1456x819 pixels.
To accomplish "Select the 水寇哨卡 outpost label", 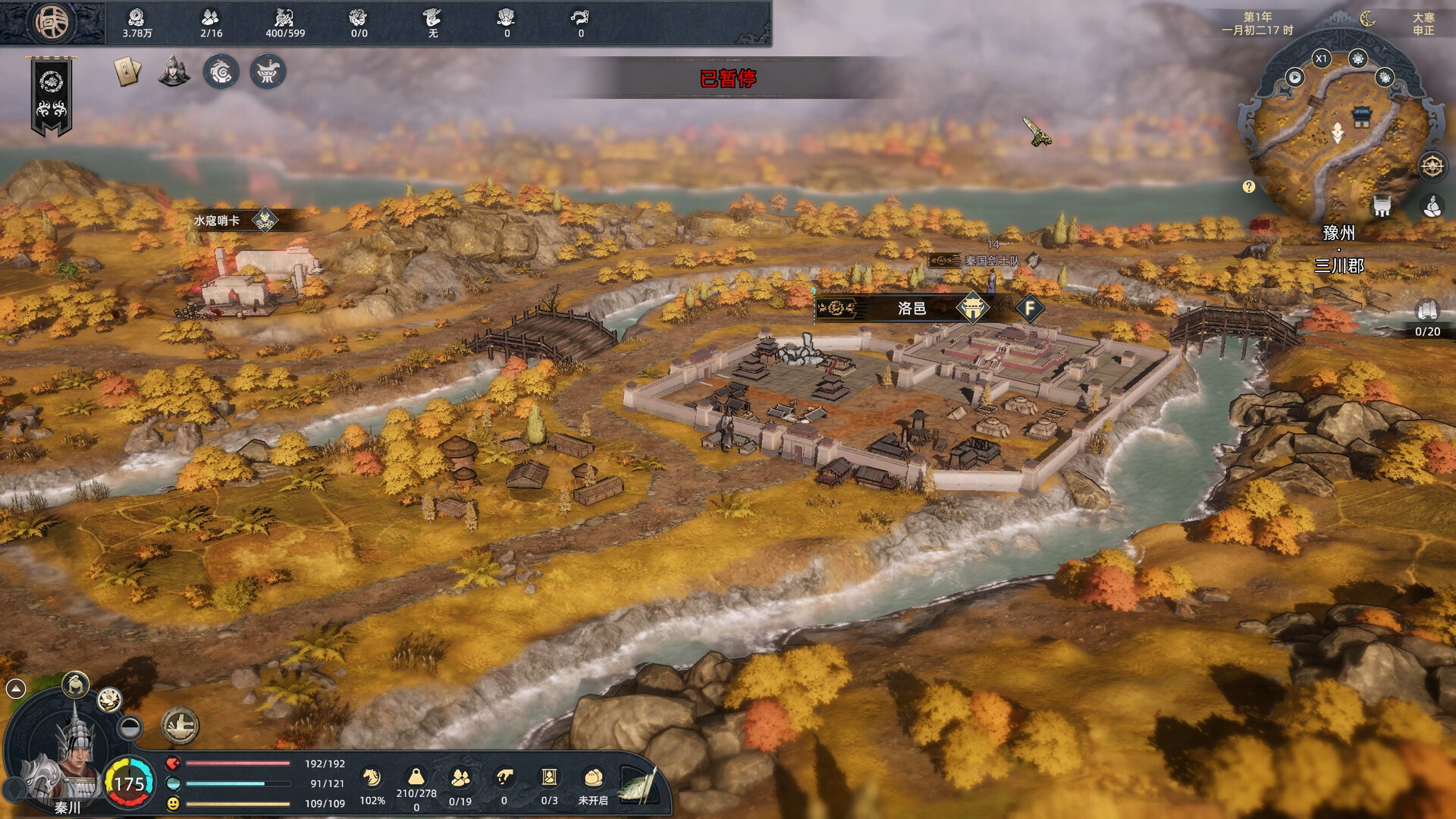I will pyautogui.click(x=217, y=221).
